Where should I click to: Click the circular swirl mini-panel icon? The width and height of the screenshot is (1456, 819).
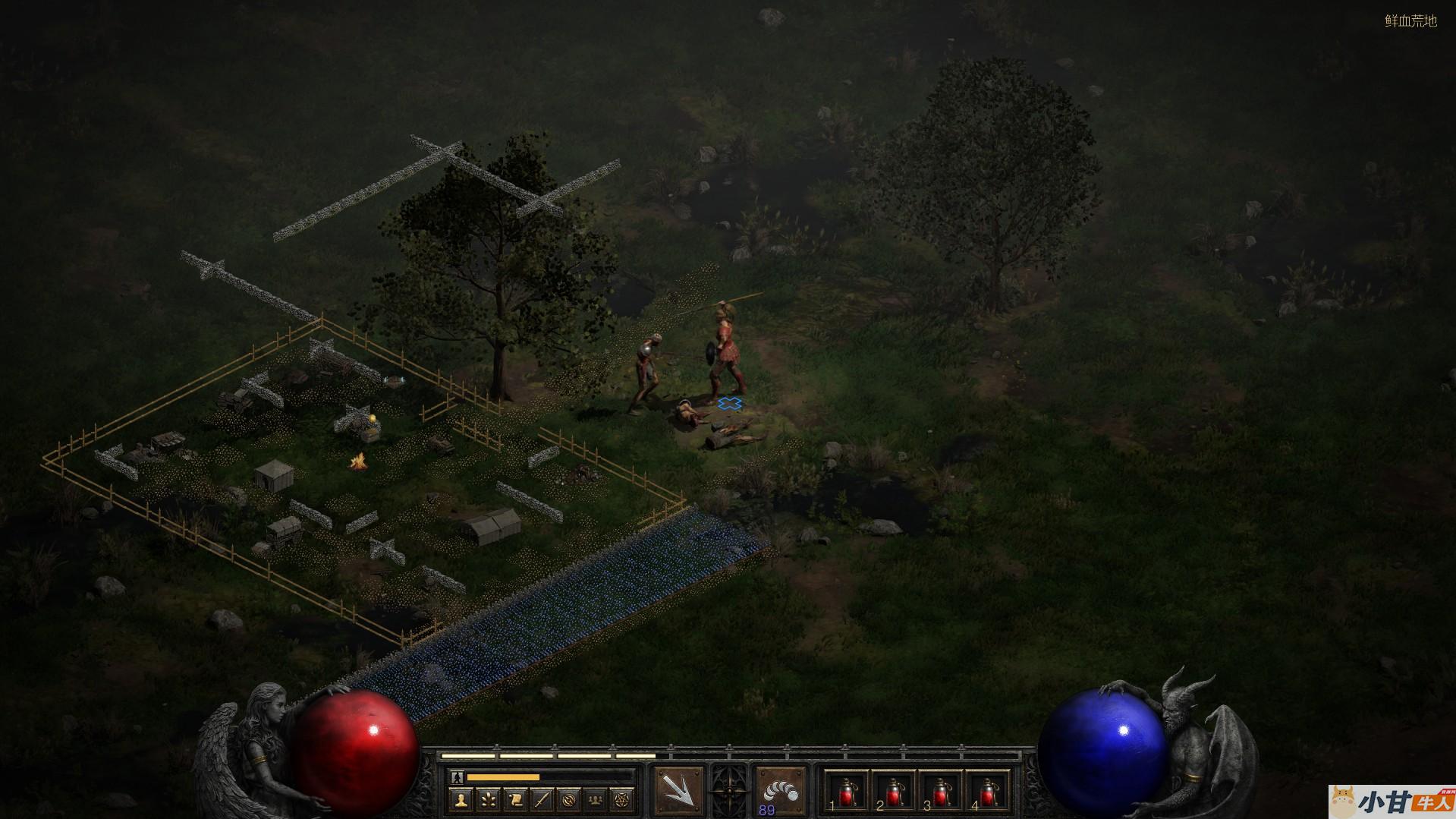[569, 799]
